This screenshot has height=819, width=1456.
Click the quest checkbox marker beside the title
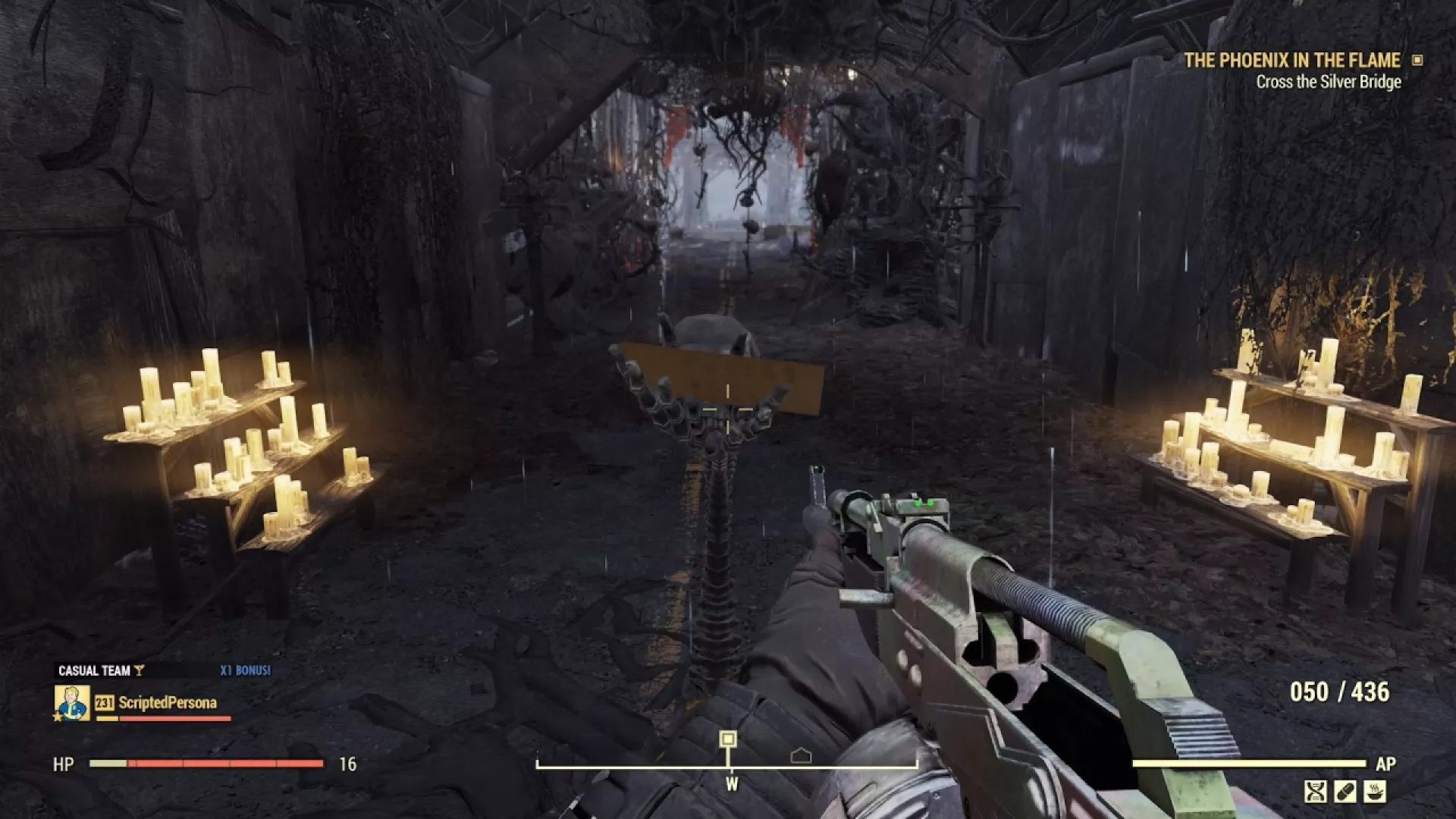pyautogui.click(x=1417, y=60)
